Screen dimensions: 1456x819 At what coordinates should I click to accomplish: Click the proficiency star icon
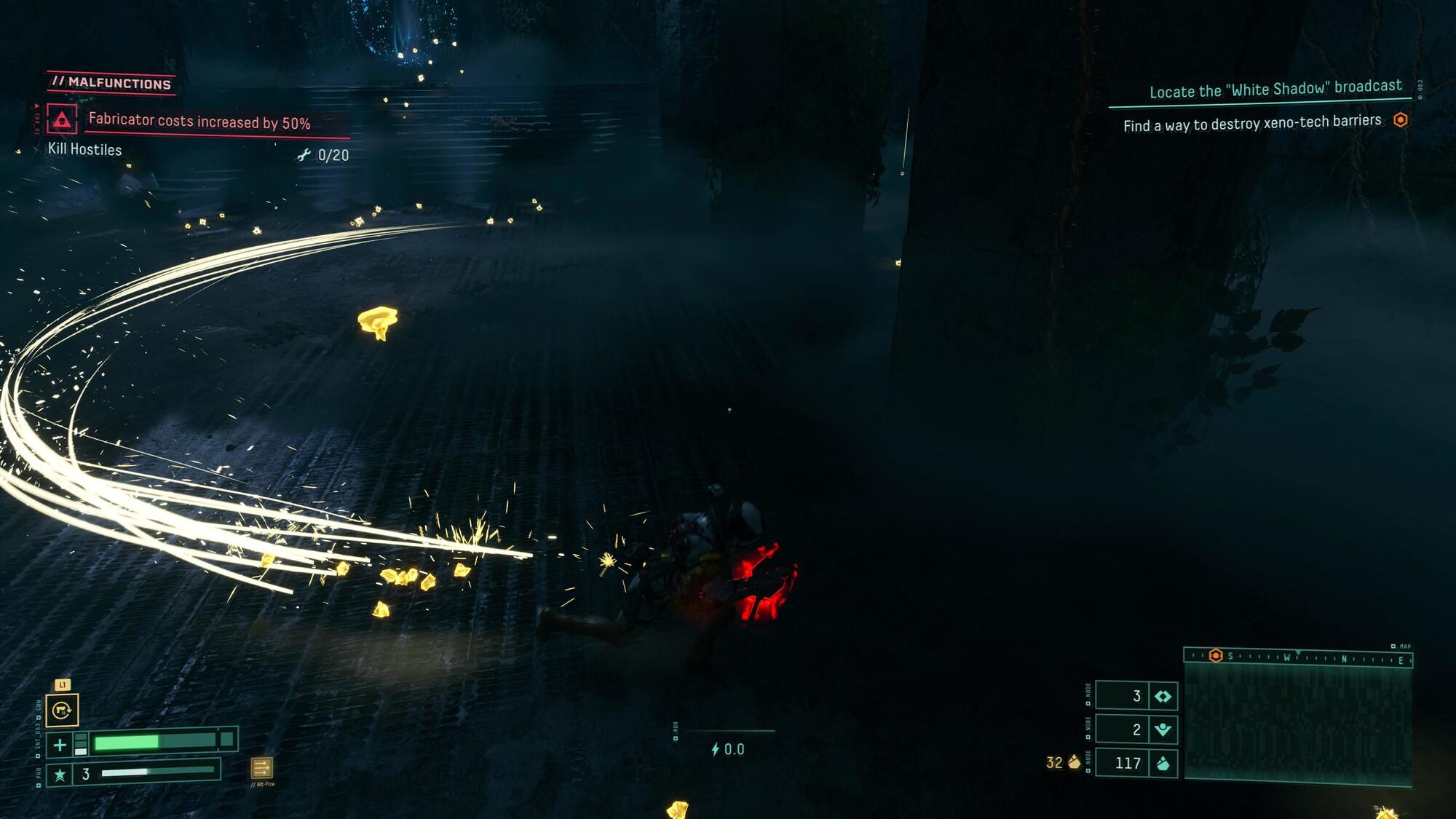[x=60, y=775]
